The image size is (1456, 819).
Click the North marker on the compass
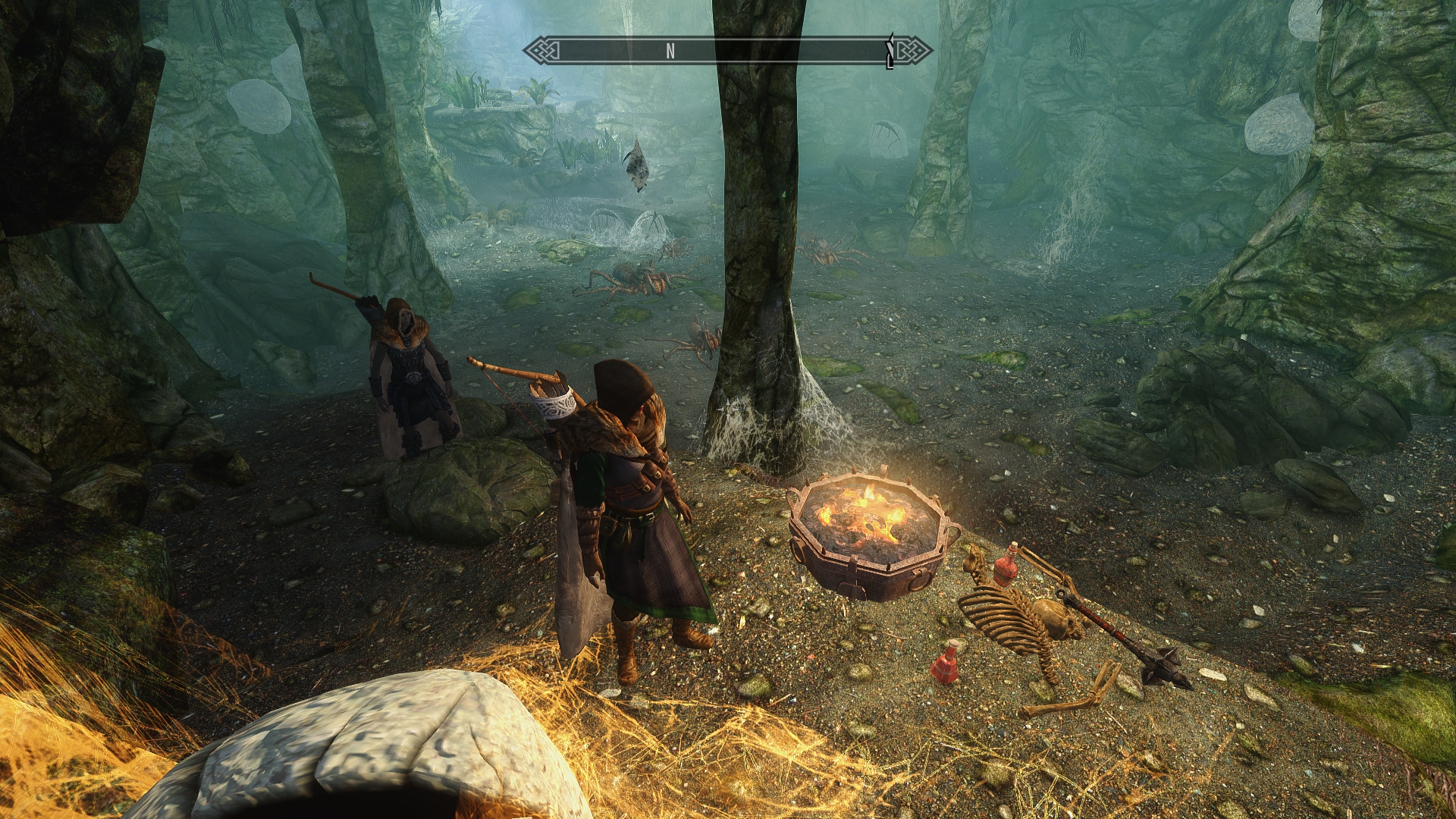670,51
